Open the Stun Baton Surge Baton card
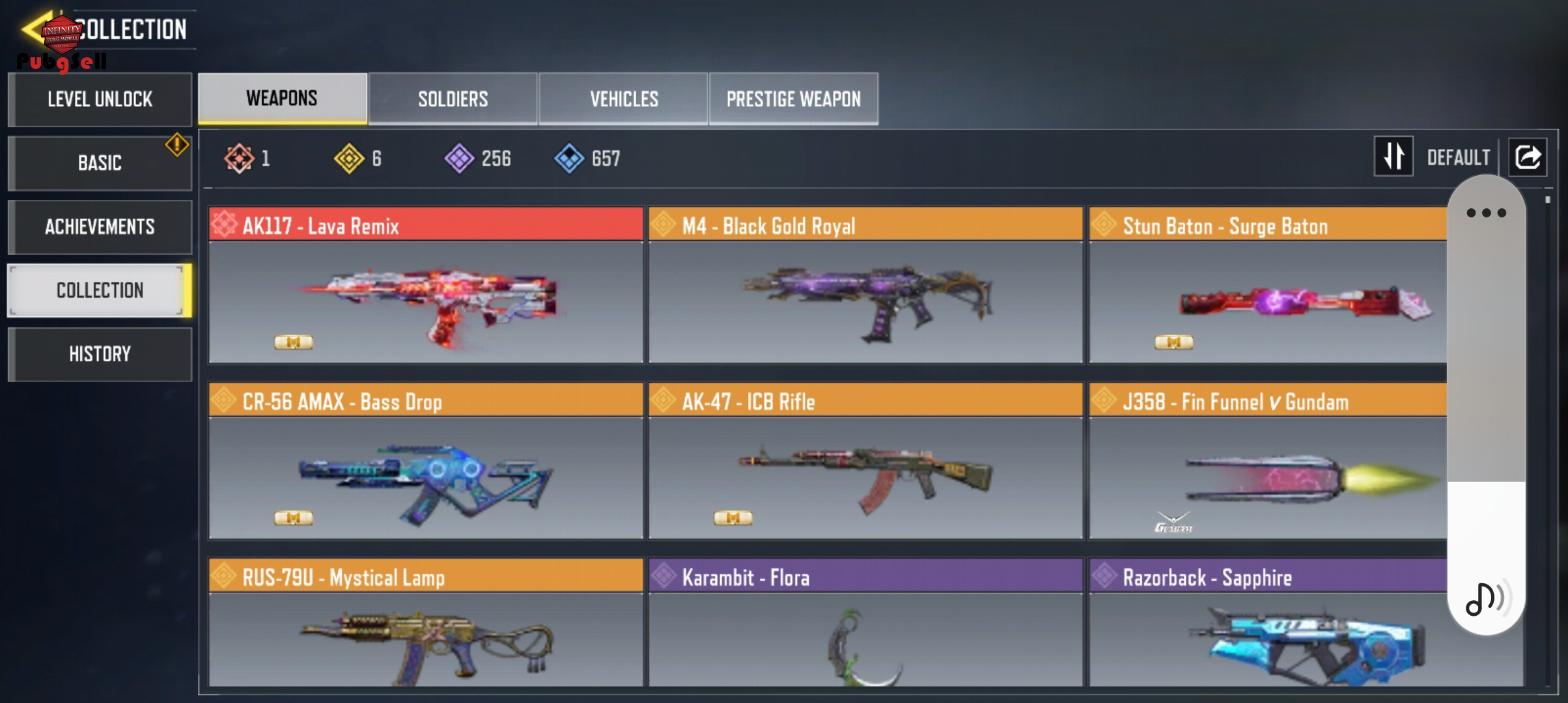The height and width of the screenshot is (703, 1568). click(1267, 285)
